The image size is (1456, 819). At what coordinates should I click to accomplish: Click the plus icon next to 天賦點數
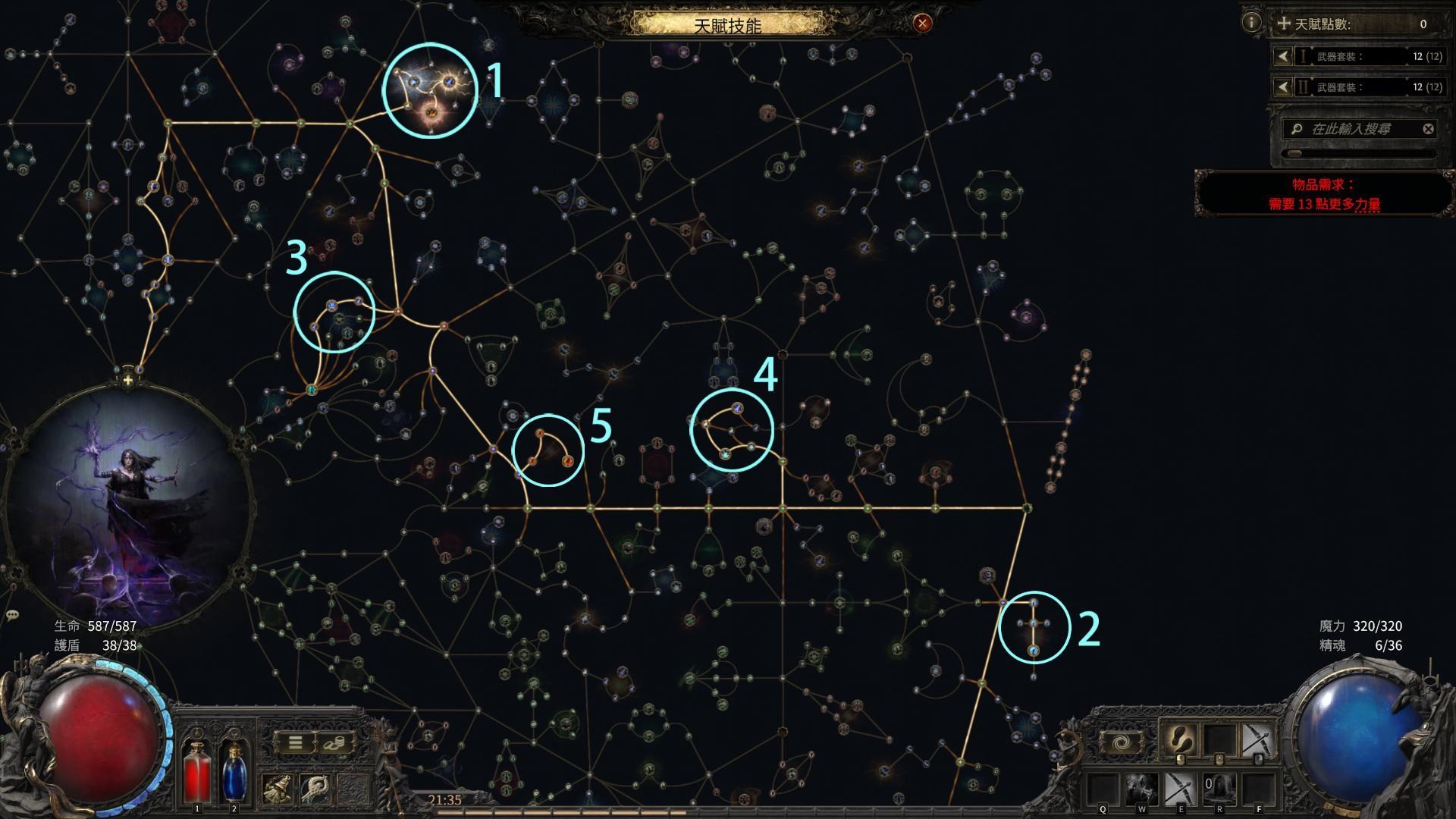(1284, 24)
